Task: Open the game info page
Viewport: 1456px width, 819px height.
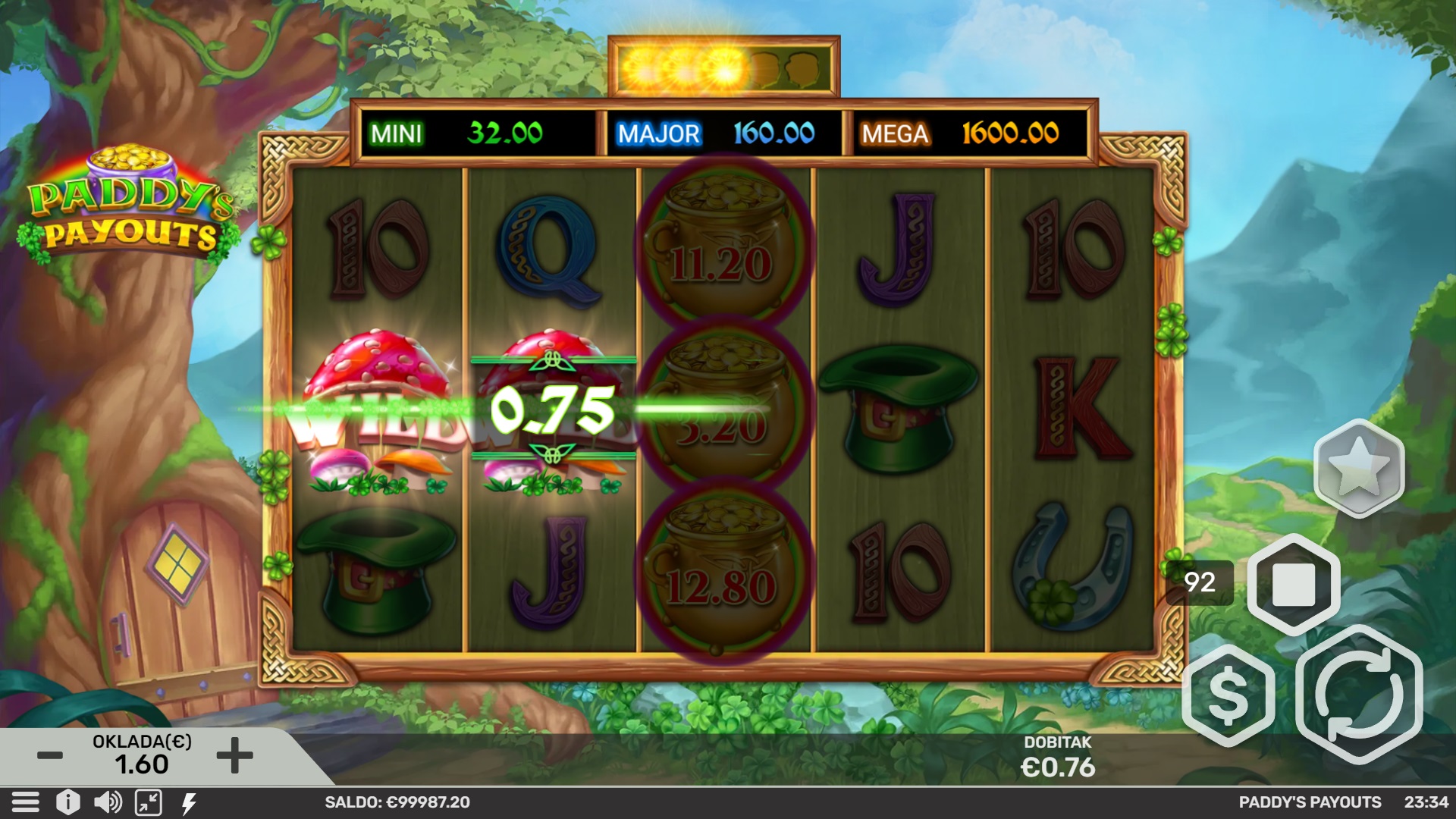Action: pyautogui.click(x=67, y=802)
